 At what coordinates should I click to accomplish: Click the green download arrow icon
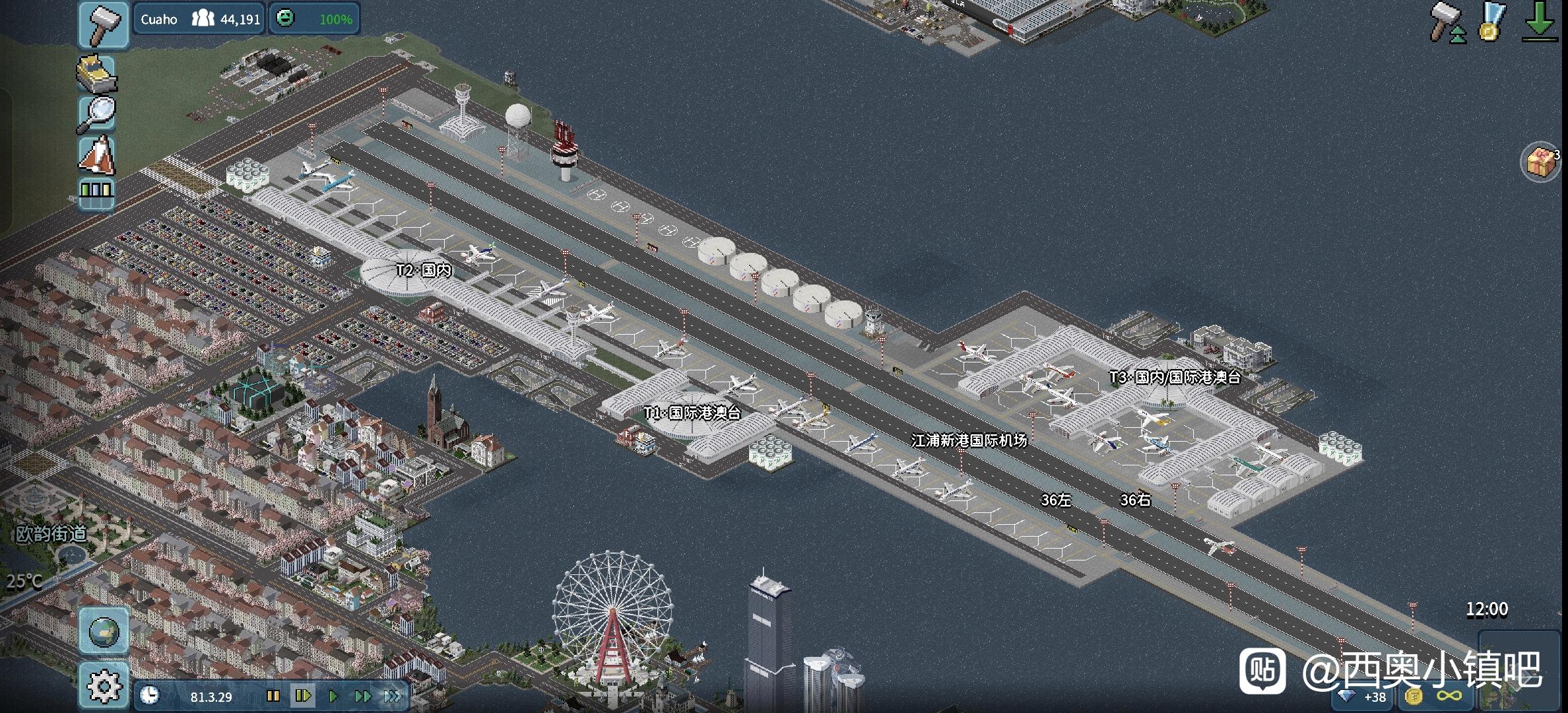1539,22
